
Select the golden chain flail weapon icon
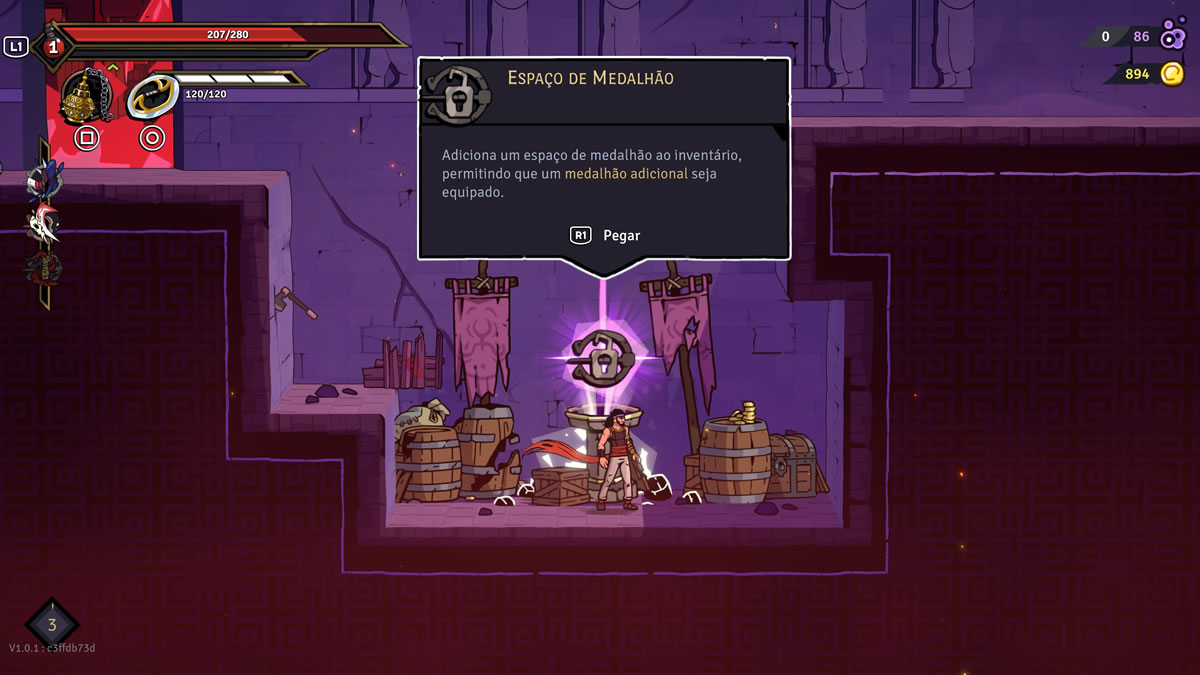pyautogui.click(x=85, y=97)
